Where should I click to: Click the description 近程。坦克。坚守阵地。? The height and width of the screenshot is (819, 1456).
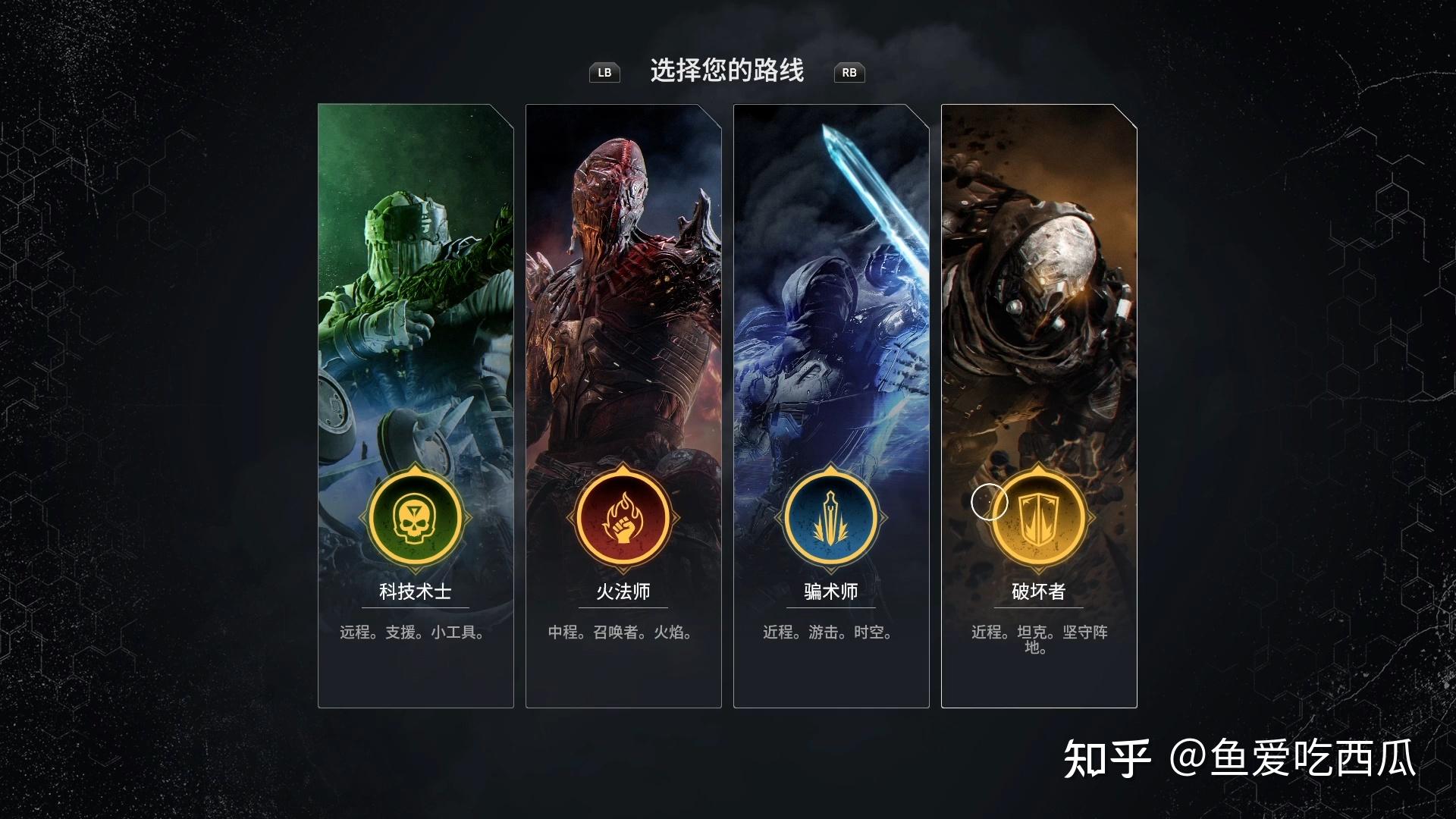click(x=1040, y=641)
